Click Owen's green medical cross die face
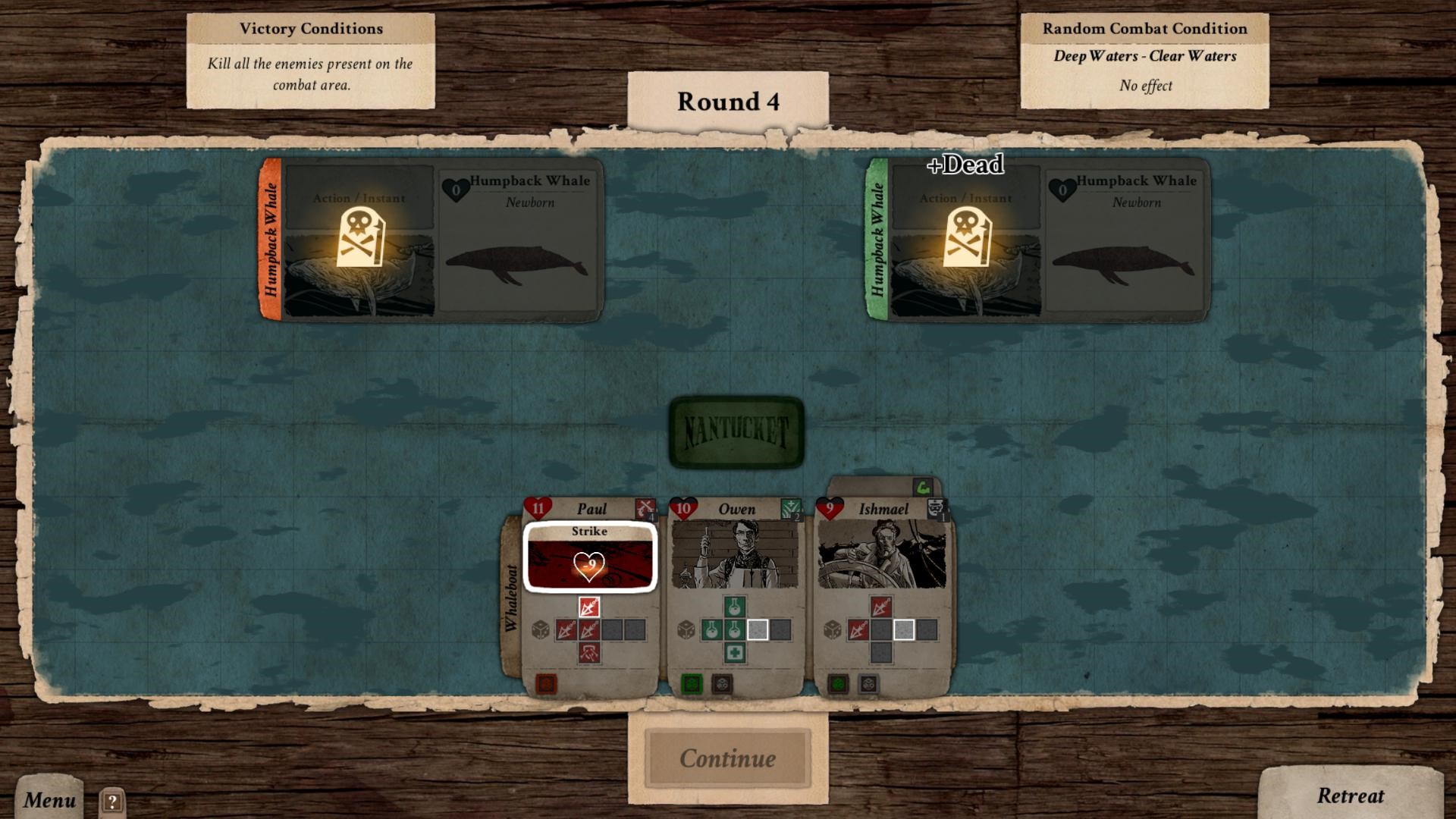Screen dimensions: 1456x819 pos(734,652)
